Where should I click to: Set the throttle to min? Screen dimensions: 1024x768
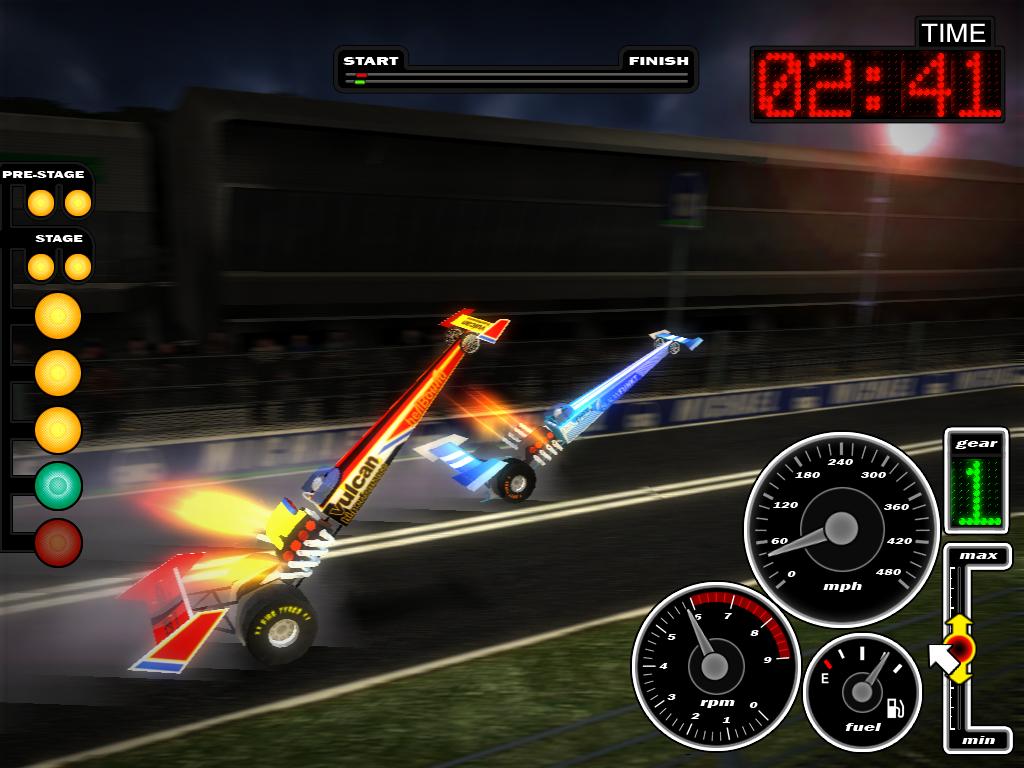978,740
